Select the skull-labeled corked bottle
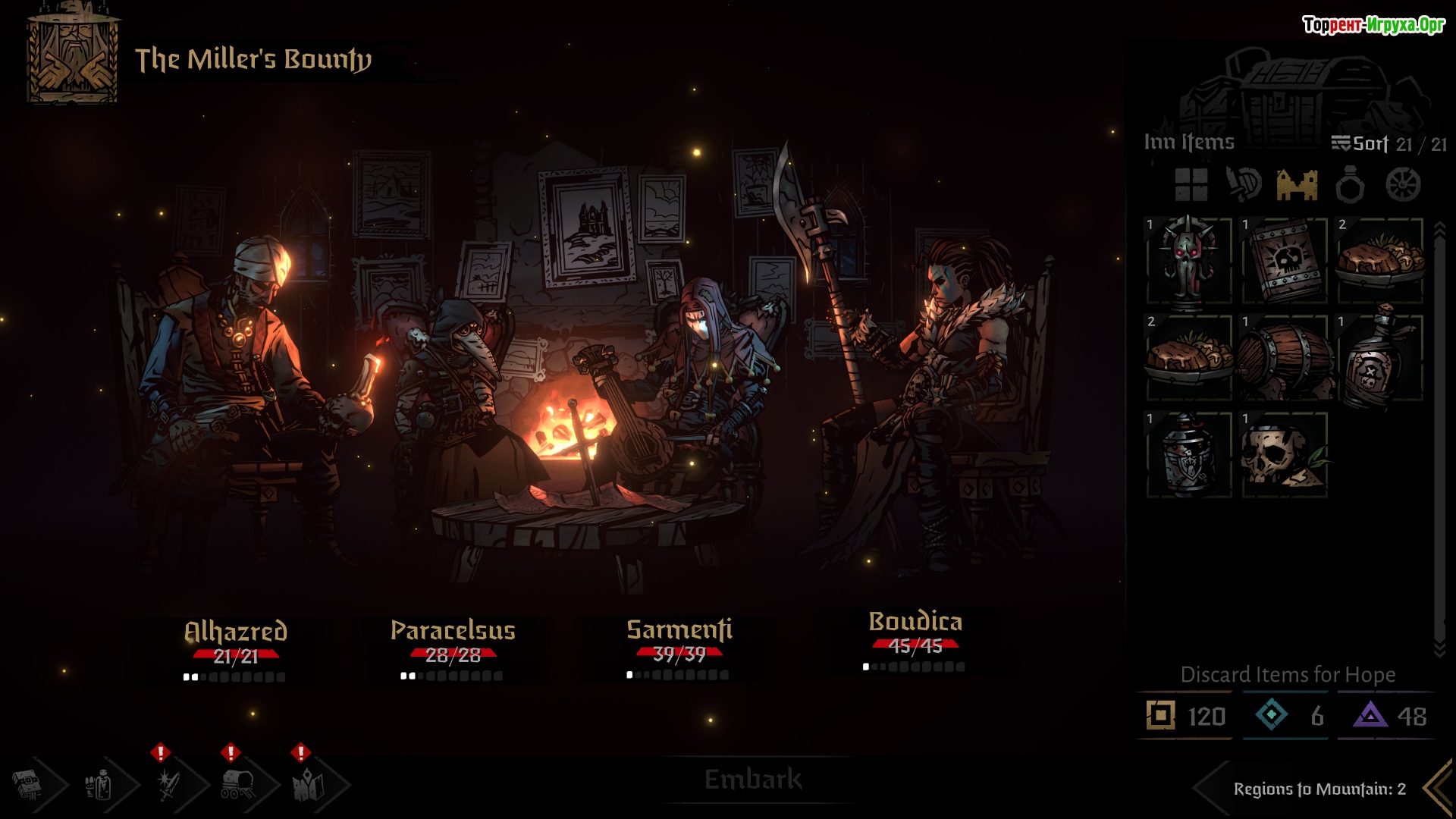This screenshot has height=819, width=1456. point(1380,359)
